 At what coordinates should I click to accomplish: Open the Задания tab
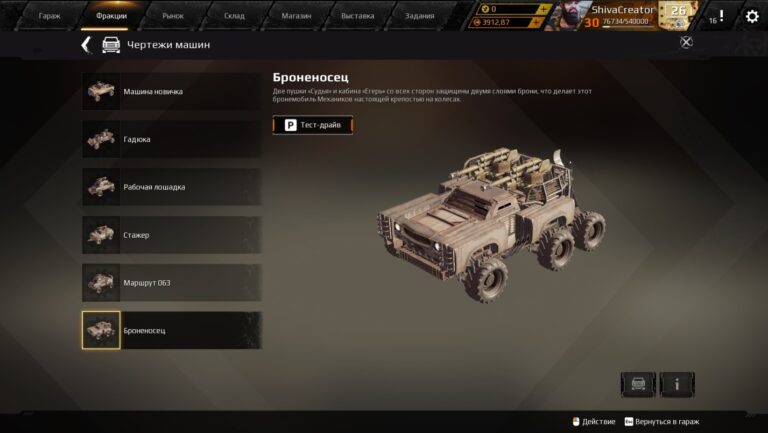(x=419, y=16)
